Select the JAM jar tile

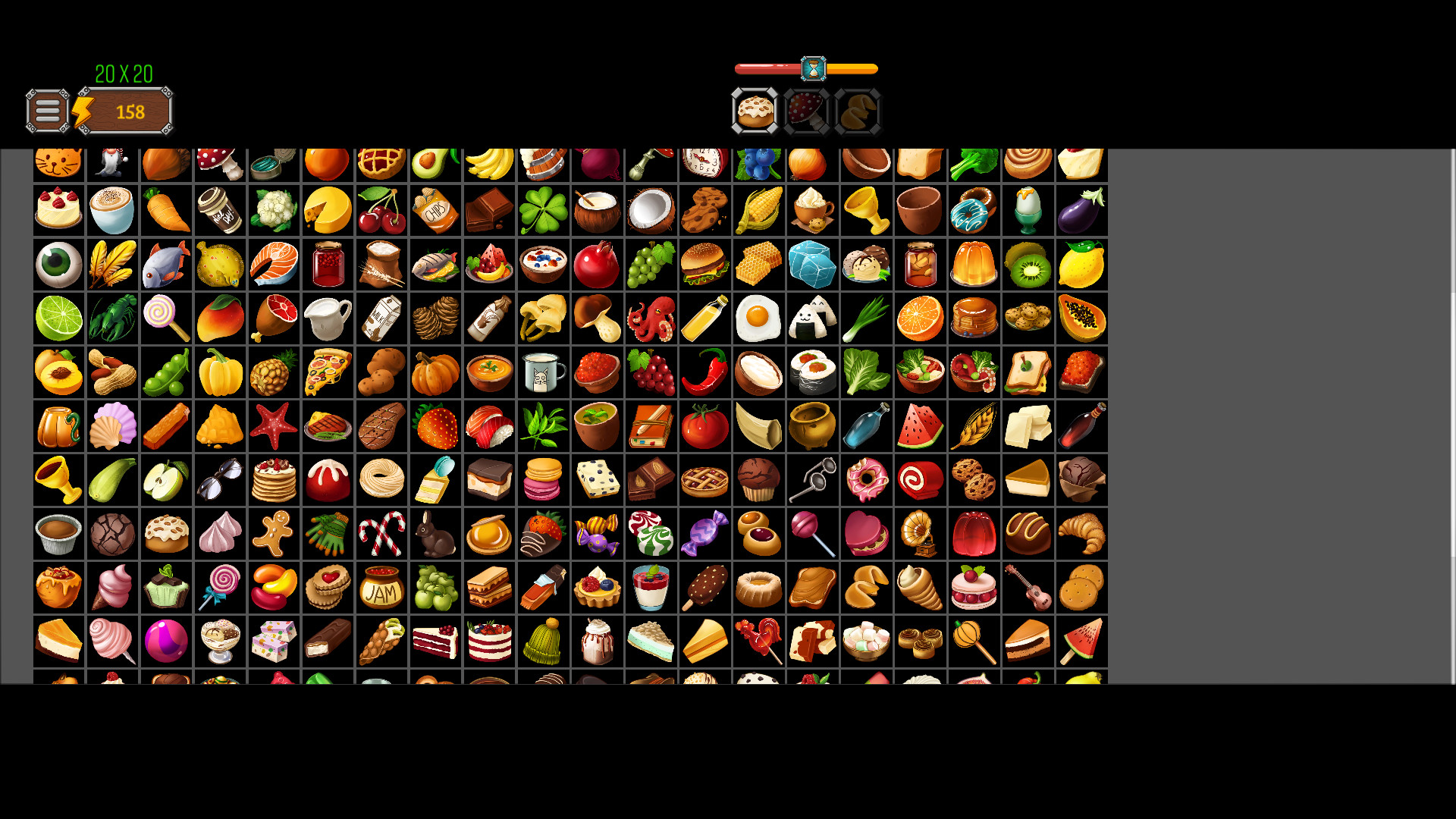click(x=381, y=588)
